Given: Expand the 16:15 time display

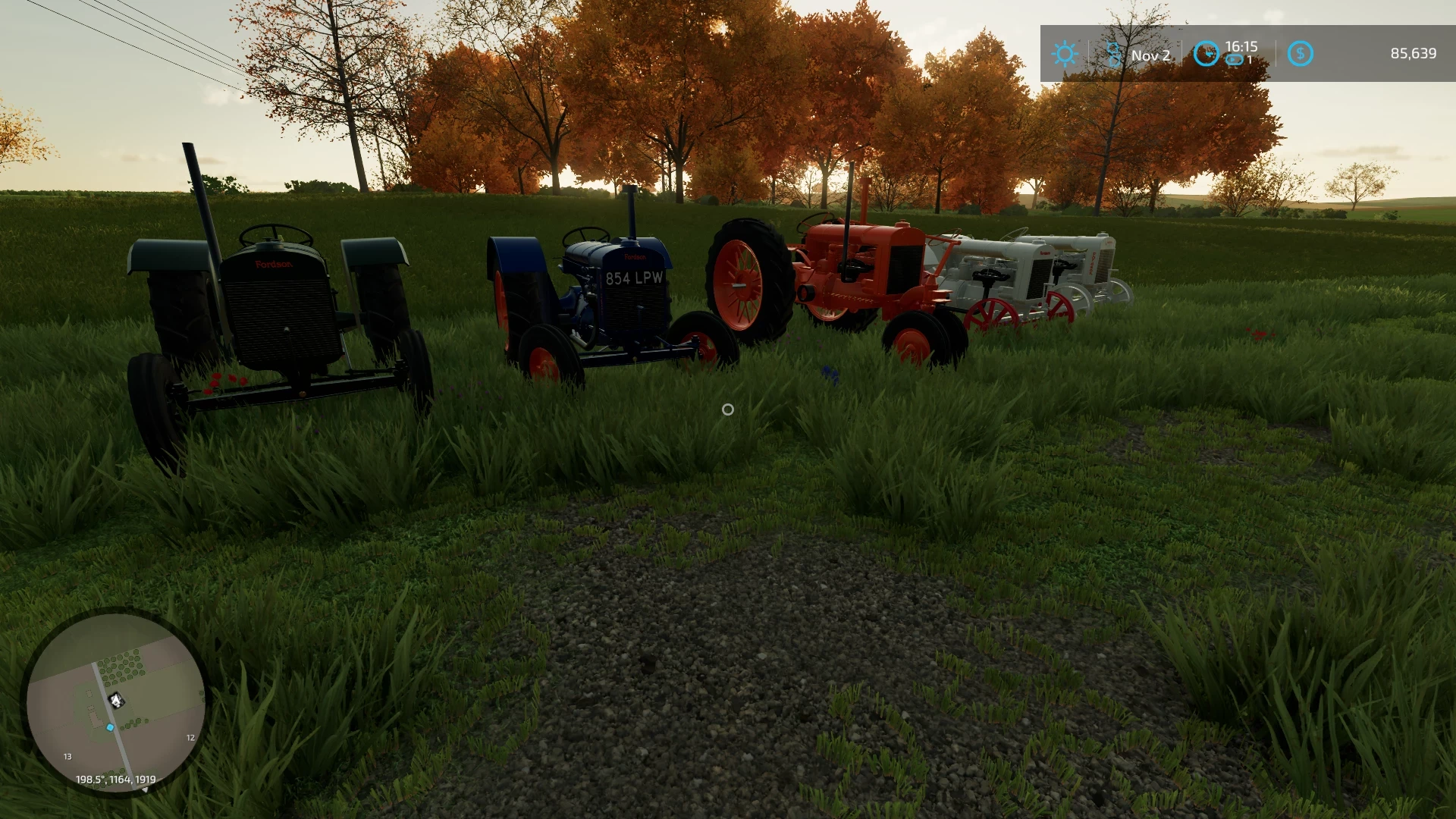Looking at the screenshot, I should (1241, 45).
